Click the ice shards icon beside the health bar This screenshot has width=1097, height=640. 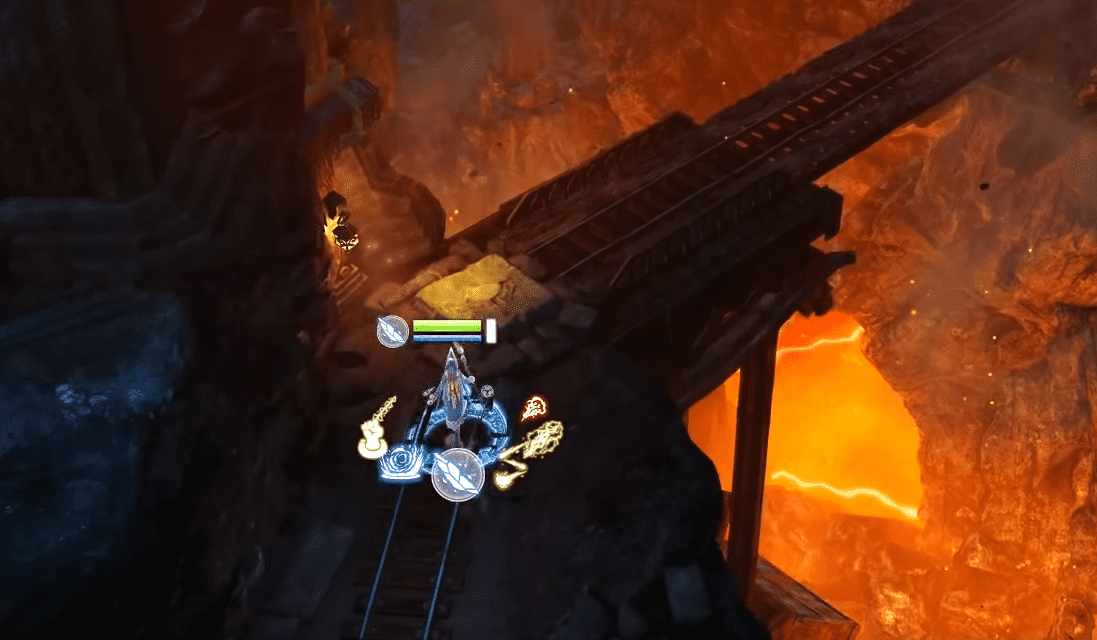(392, 331)
